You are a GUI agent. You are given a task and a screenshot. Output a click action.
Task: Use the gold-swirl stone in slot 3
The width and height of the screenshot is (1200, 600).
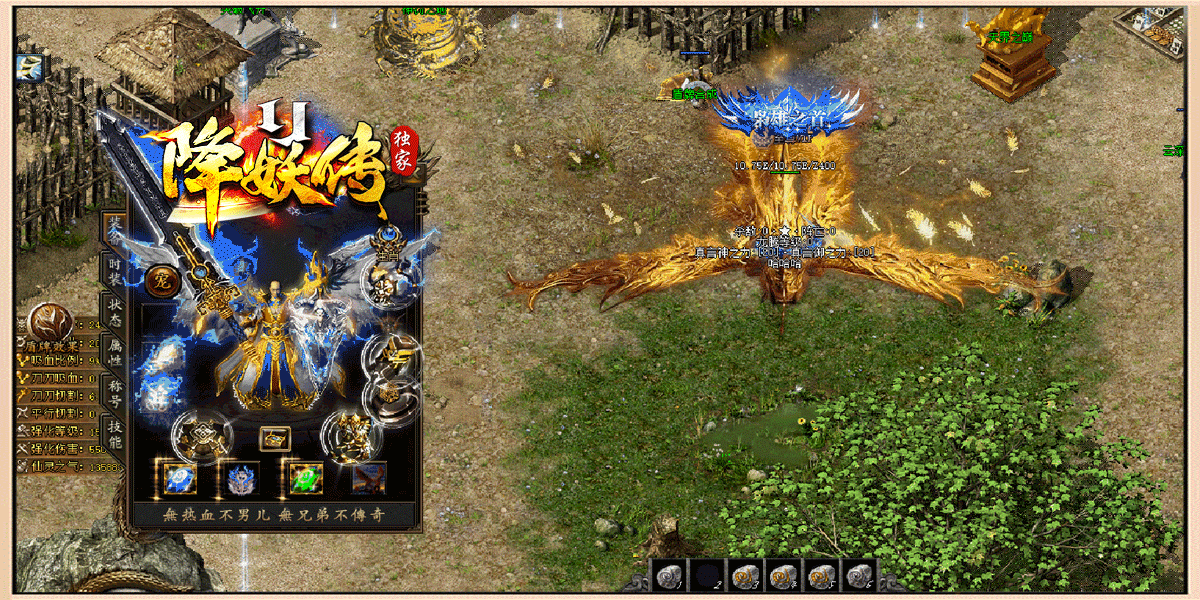pyautogui.click(x=744, y=577)
